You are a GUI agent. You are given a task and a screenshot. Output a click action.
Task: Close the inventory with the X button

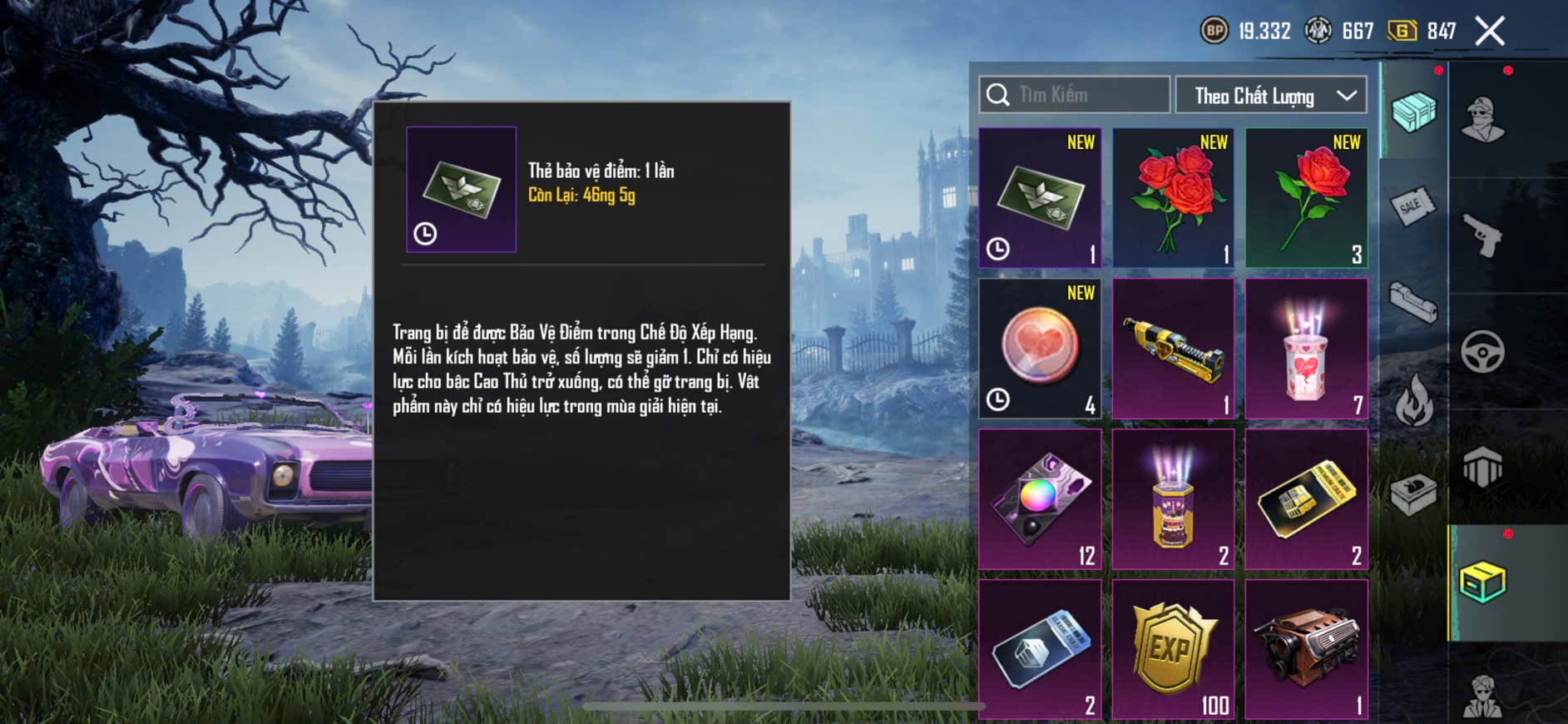1490,32
